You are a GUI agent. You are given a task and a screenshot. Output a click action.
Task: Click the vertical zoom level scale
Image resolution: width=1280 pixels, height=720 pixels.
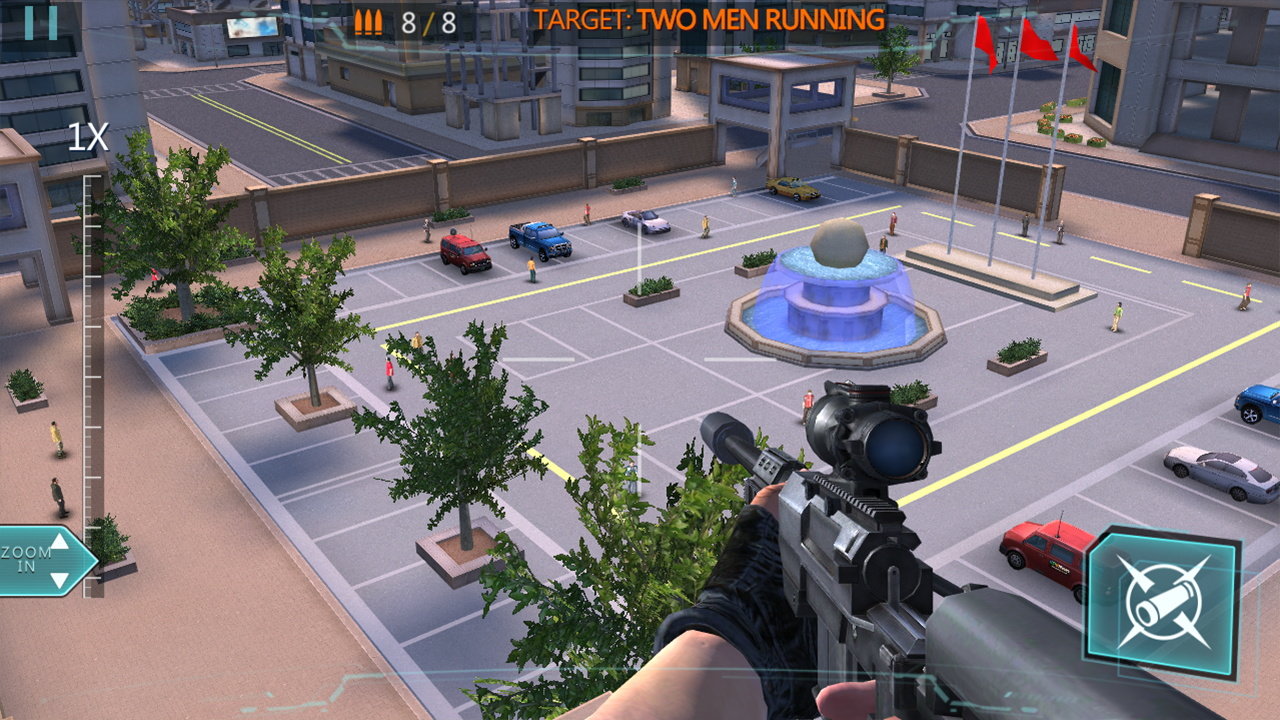tap(92, 380)
